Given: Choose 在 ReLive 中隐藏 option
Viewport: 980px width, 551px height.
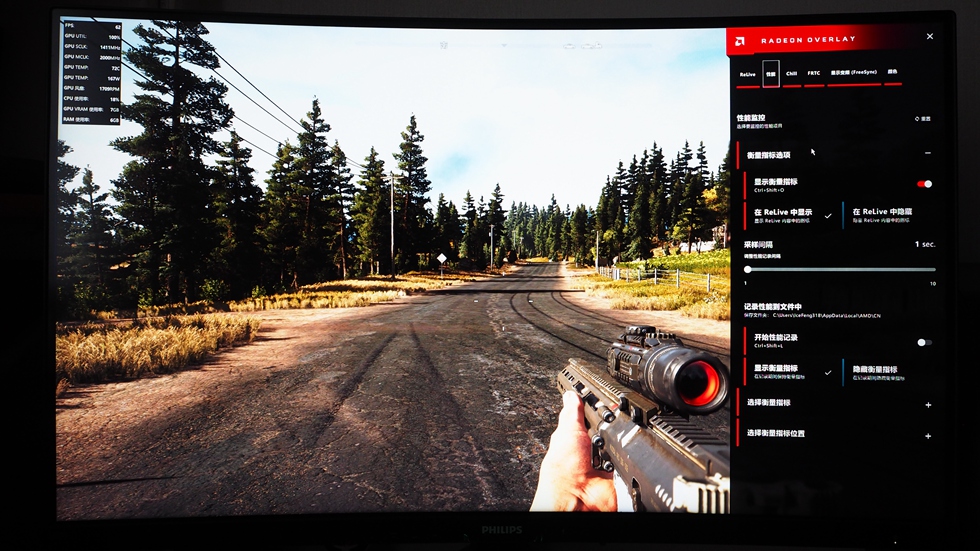Looking at the screenshot, I should coord(890,214).
